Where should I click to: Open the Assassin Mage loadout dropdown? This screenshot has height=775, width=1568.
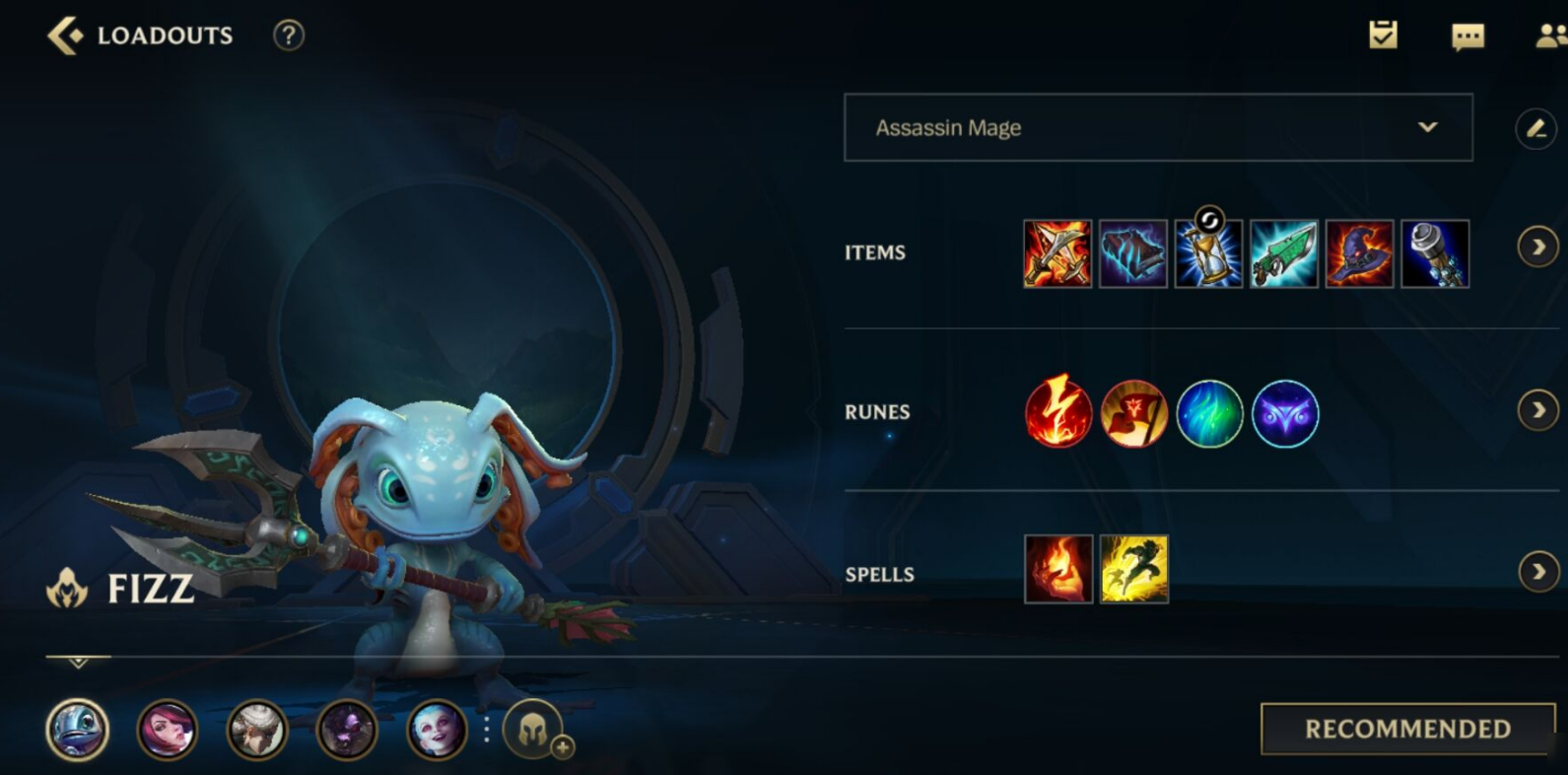1158,128
